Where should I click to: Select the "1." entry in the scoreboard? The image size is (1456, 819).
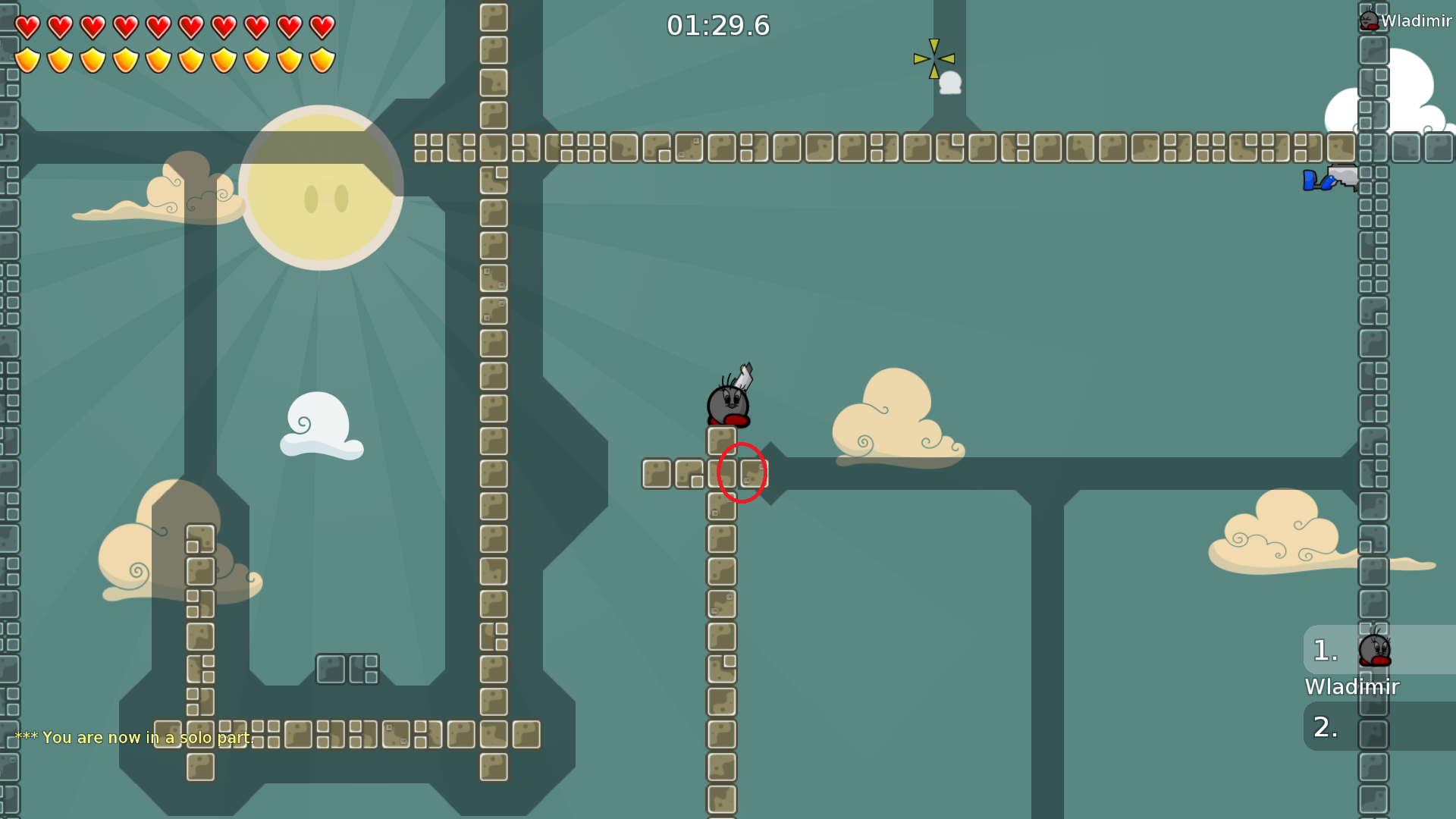click(1323, 650)
